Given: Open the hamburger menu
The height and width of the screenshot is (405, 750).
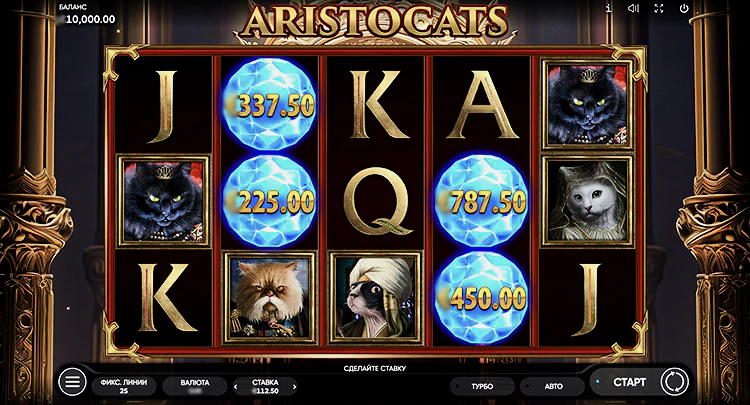Looking at the screenshot, I should [72, 382].
